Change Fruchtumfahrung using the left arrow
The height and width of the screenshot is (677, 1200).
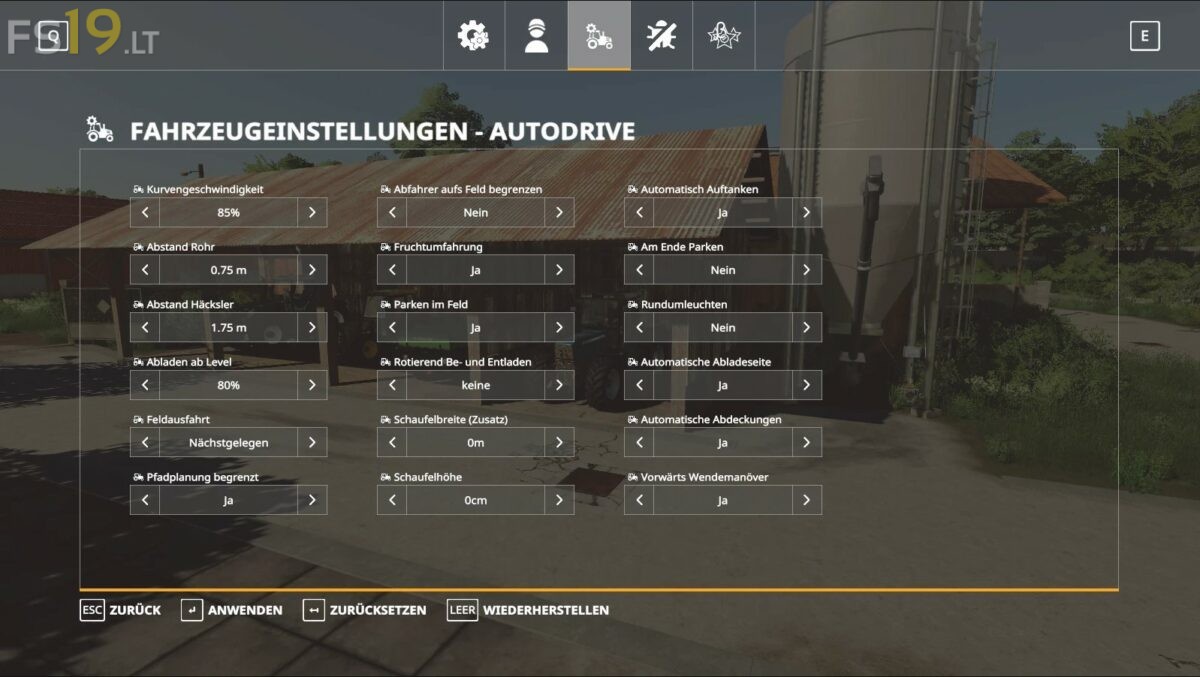pos(392,270)
